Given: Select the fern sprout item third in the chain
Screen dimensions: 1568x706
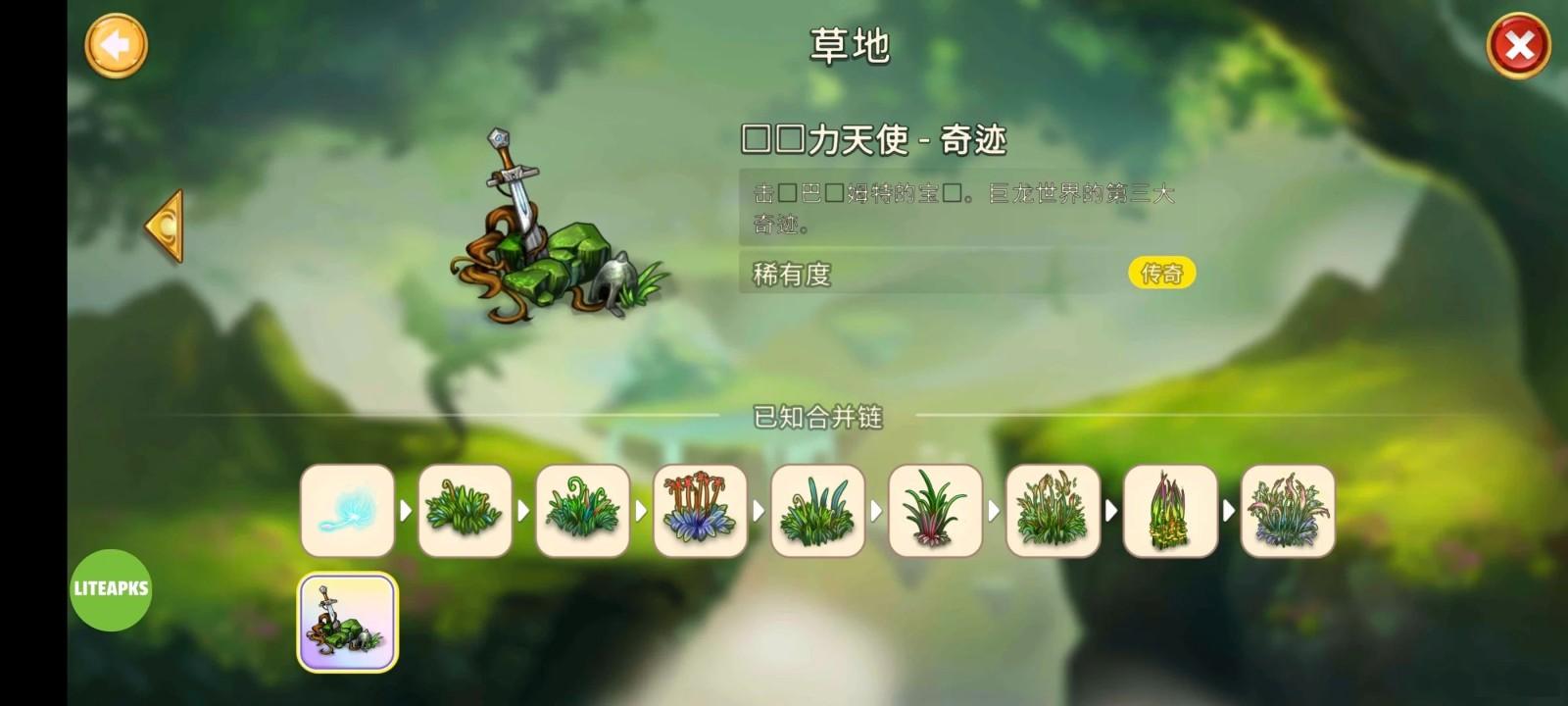Looking at the screenshot, I should point(583,512).
